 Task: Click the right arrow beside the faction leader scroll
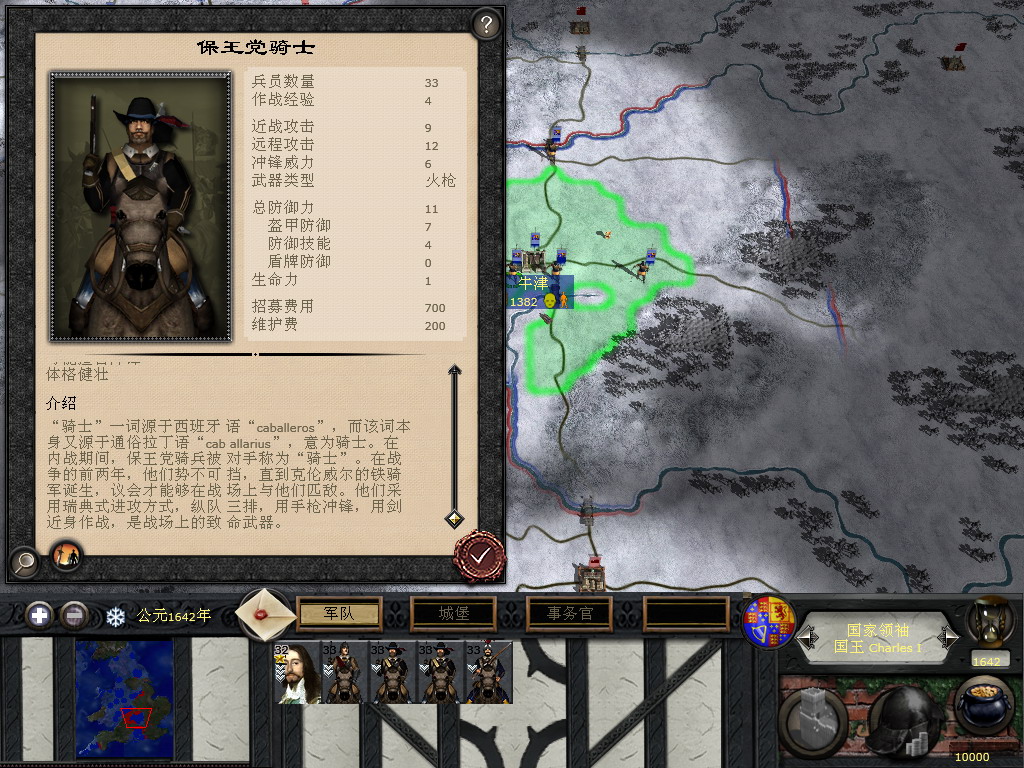[948, 637]
